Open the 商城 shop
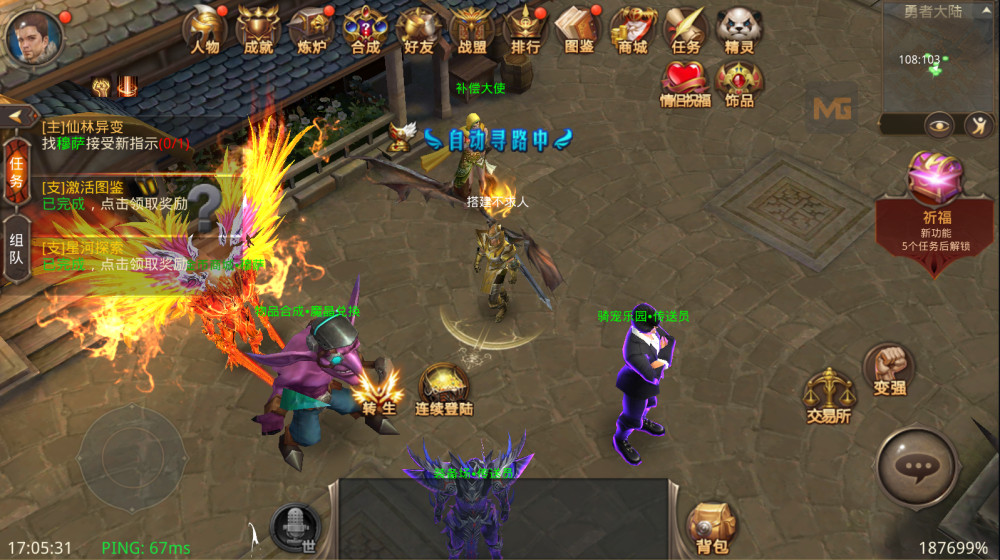 tap(632, 30)
